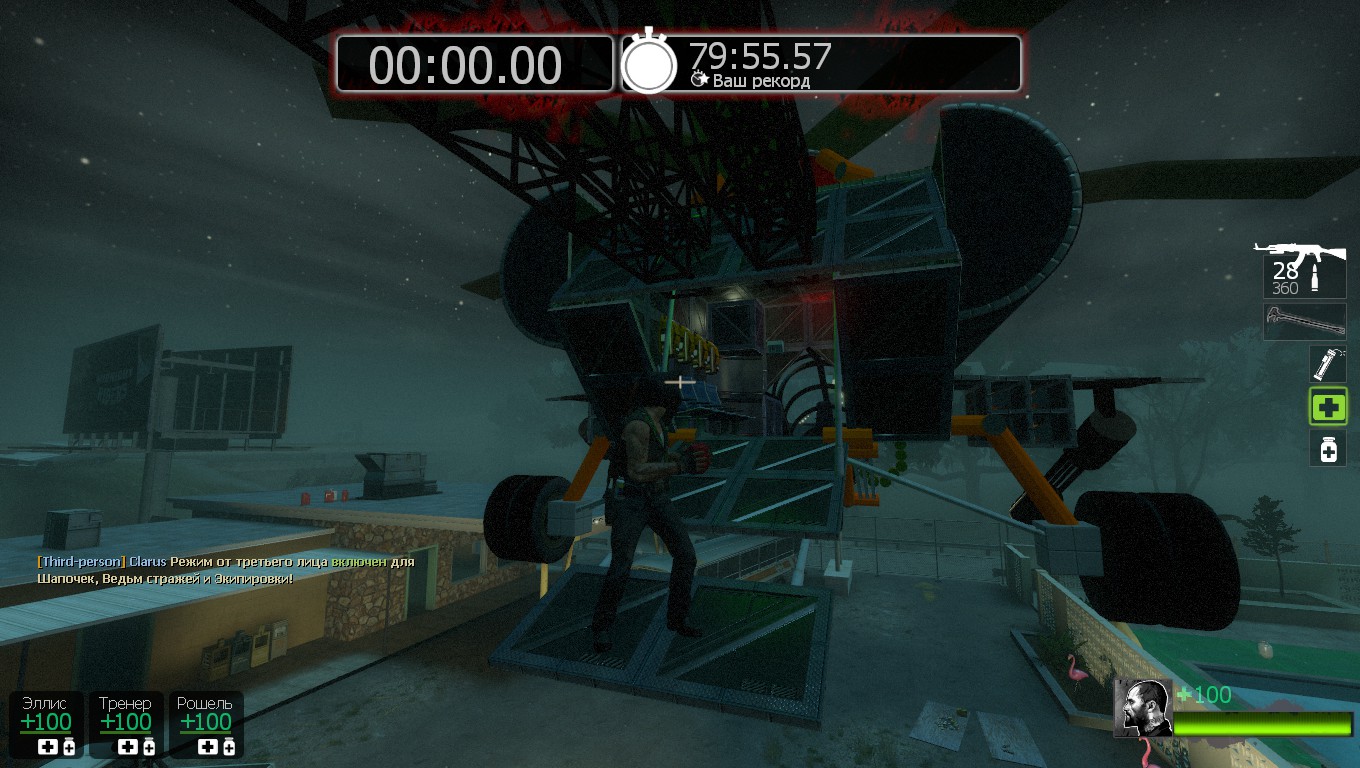The width and height of the screenshot is (1360, 768).
Task: Click teammate Эллис status panel
Action: point(47,724)
